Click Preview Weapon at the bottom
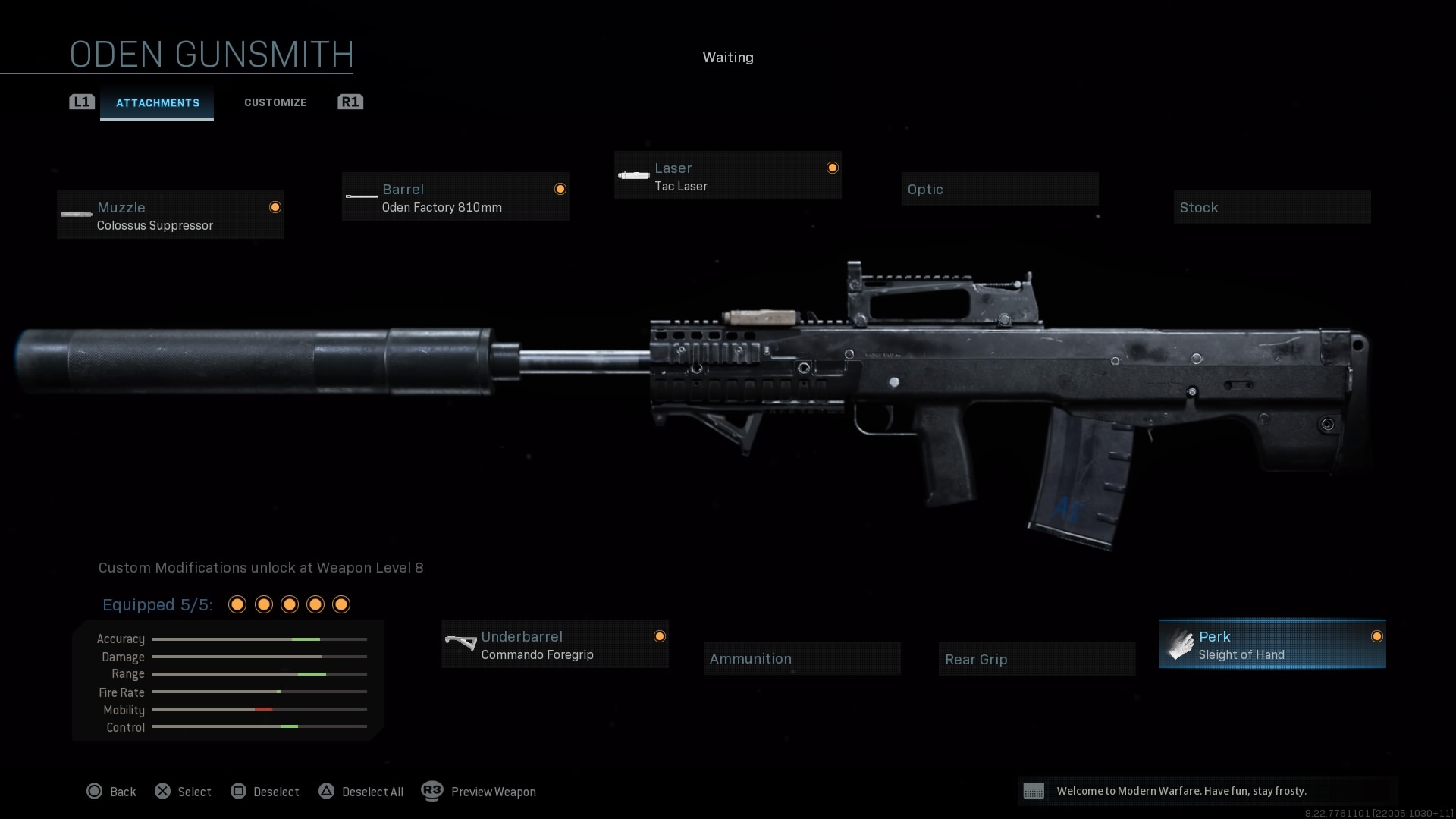This screenshot has height=819, width=1456. pos(493,792)
